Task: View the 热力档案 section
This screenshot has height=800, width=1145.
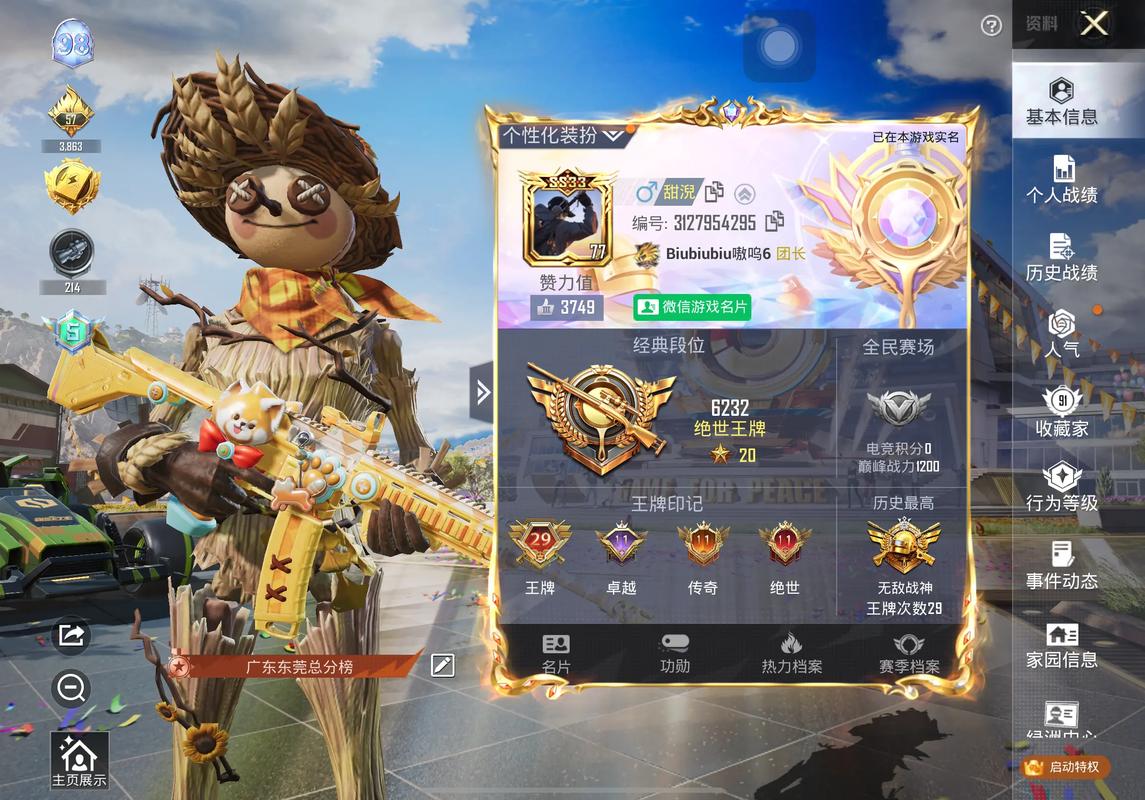Action: coord(791,654)
